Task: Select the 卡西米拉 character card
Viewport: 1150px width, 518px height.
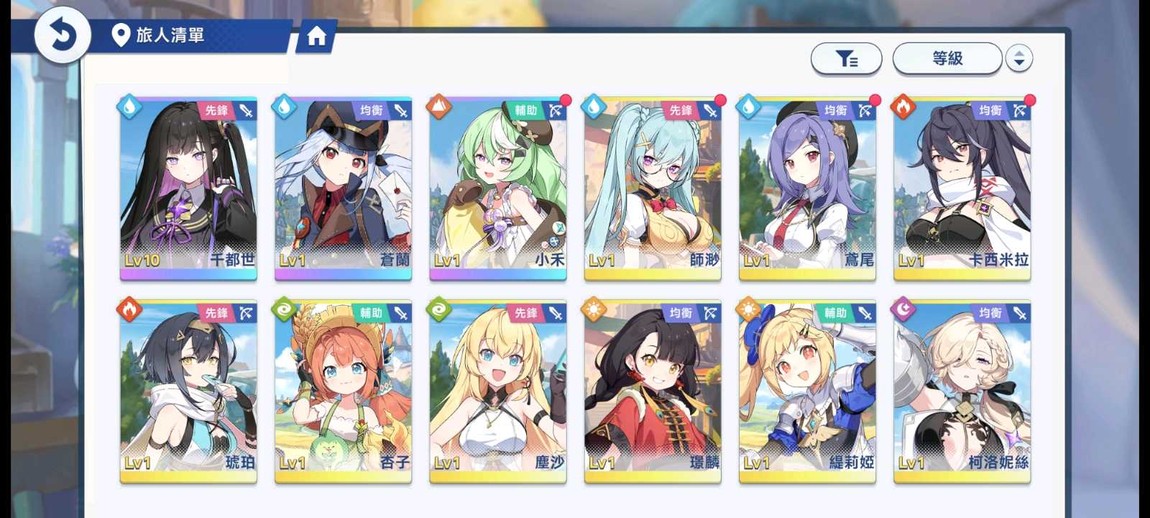Action: click(x=962, y=188)
